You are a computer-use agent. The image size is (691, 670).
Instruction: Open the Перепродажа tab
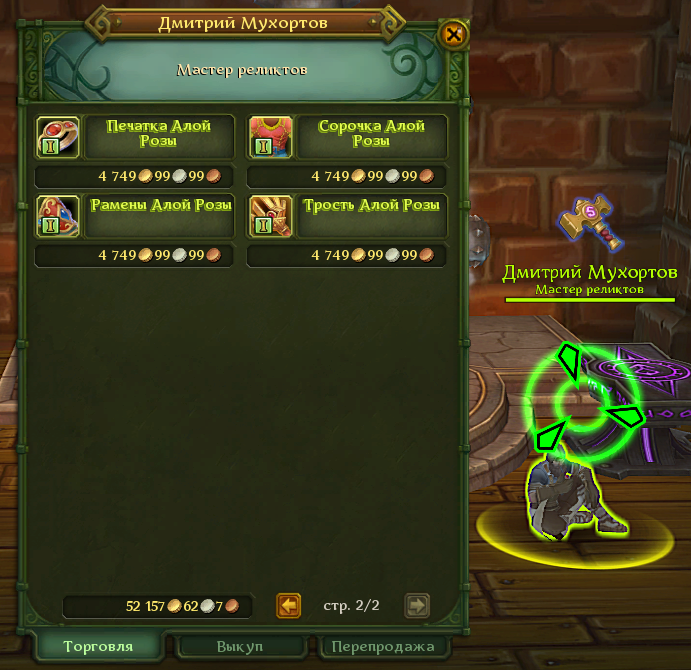tap(384, 646)
